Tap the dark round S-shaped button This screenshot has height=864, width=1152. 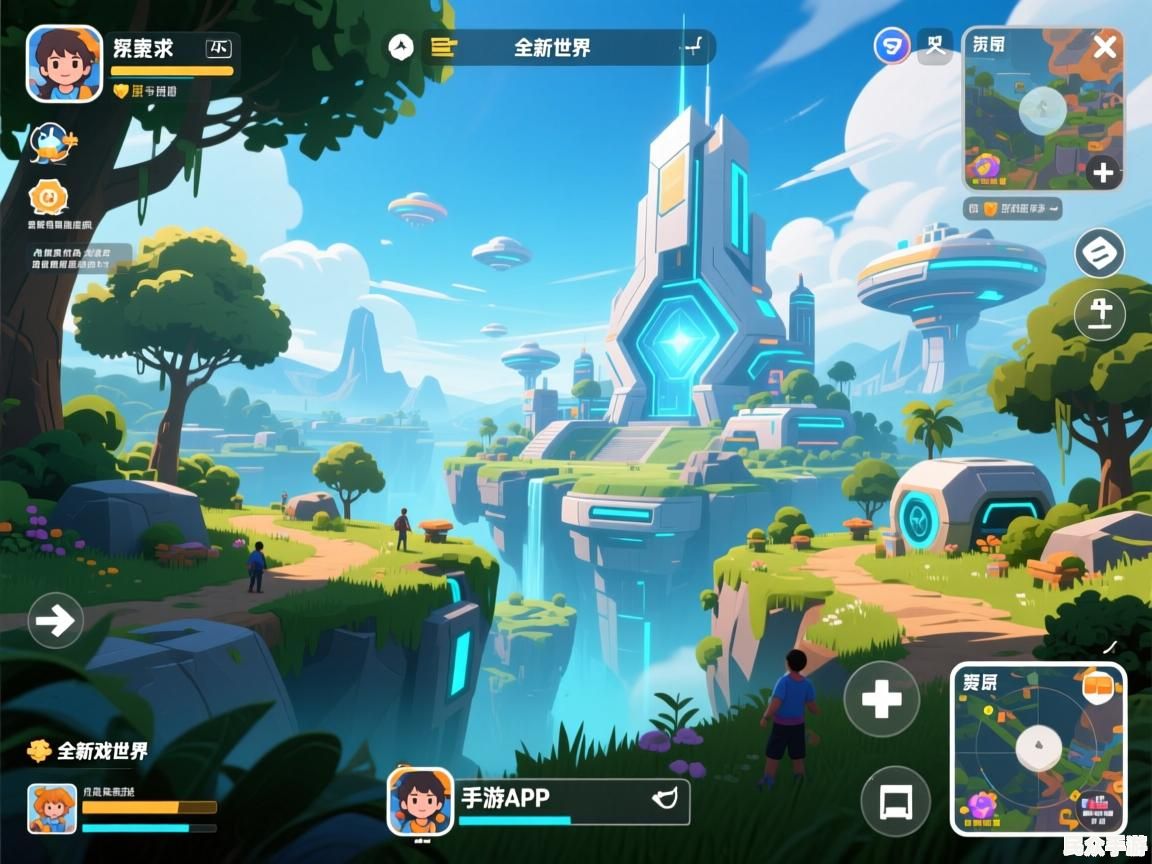(x=1099, y=253)
